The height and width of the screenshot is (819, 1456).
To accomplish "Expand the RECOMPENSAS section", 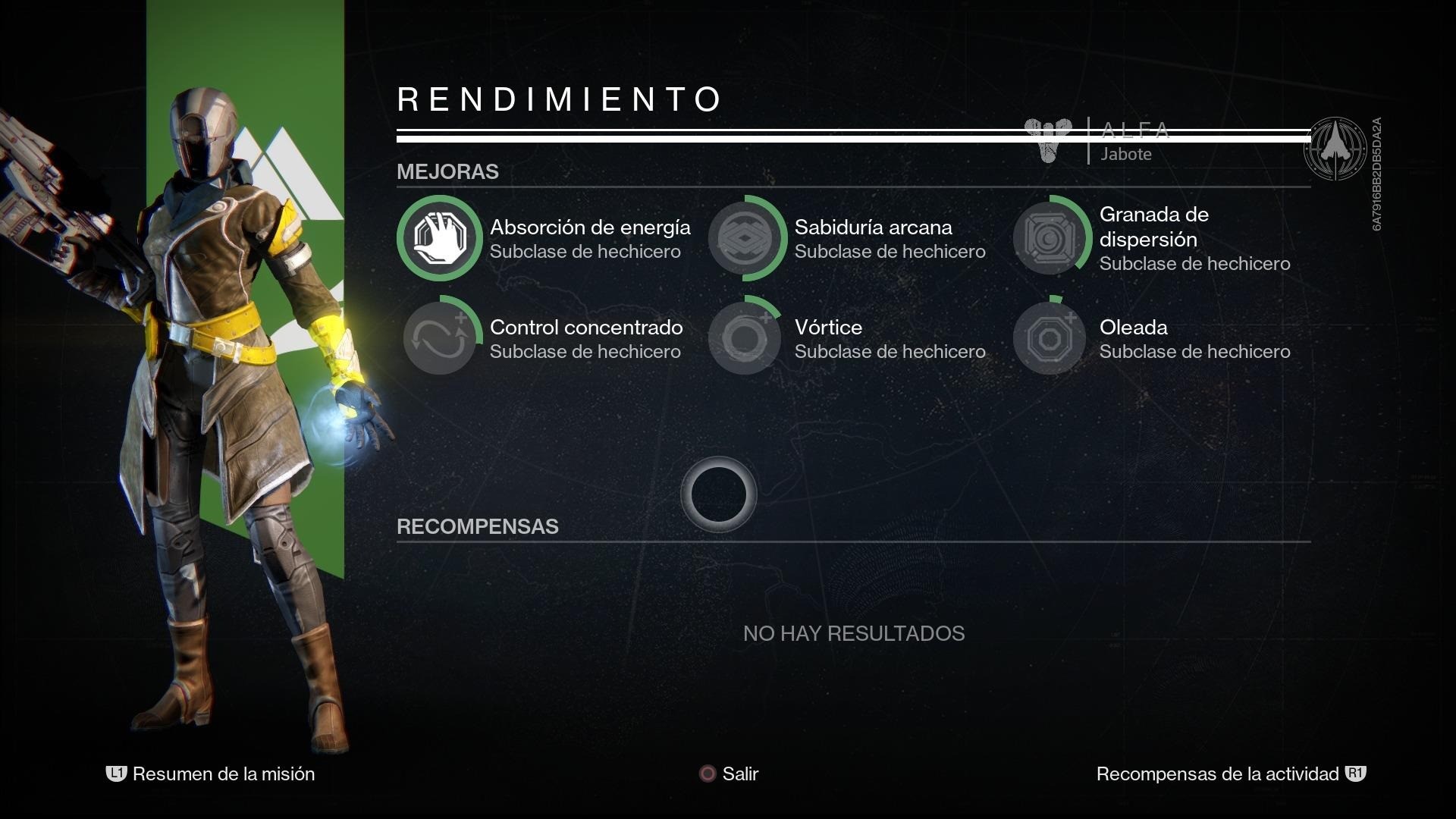I will tap(478, 526).
